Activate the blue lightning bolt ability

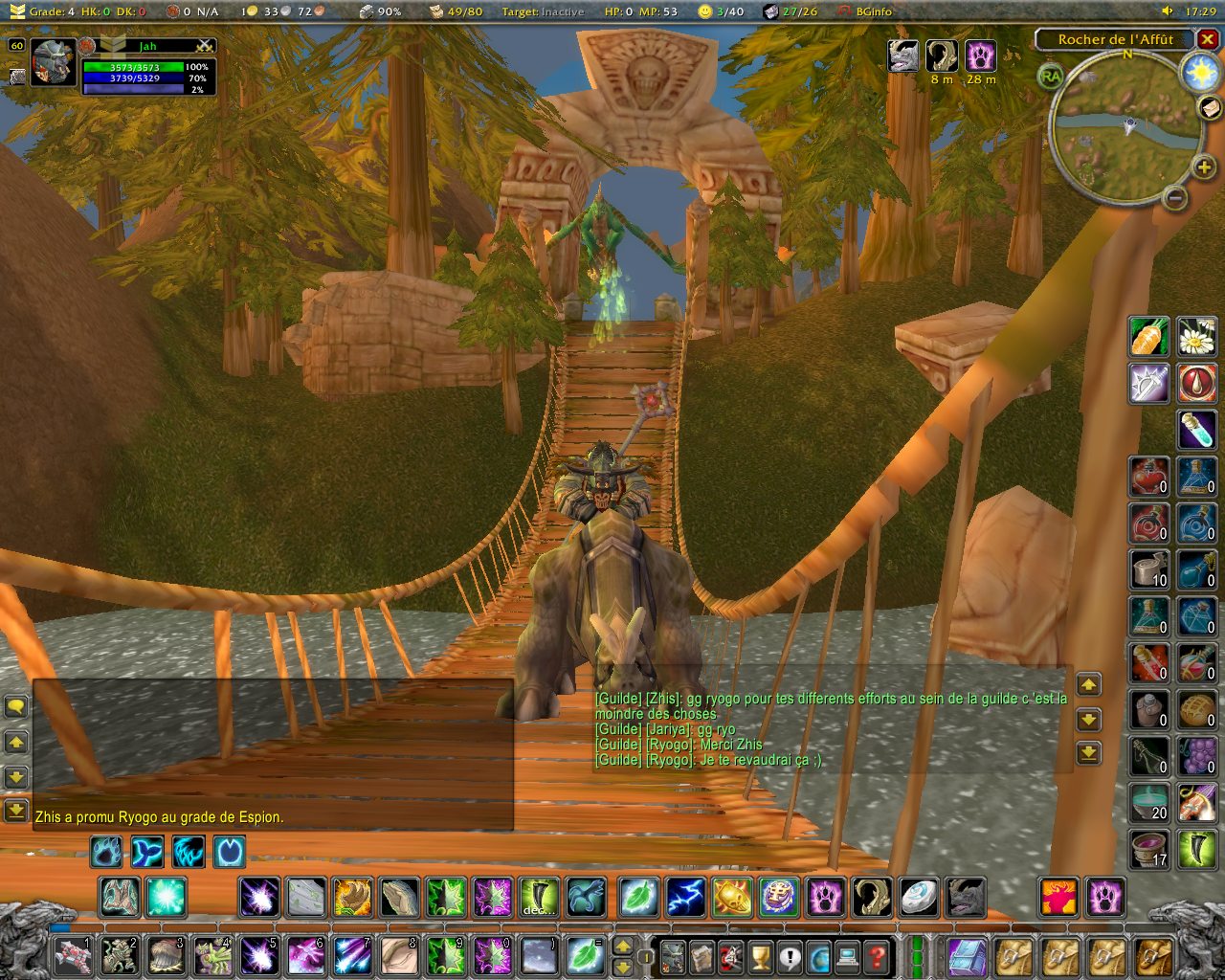(x=685, y=898)
